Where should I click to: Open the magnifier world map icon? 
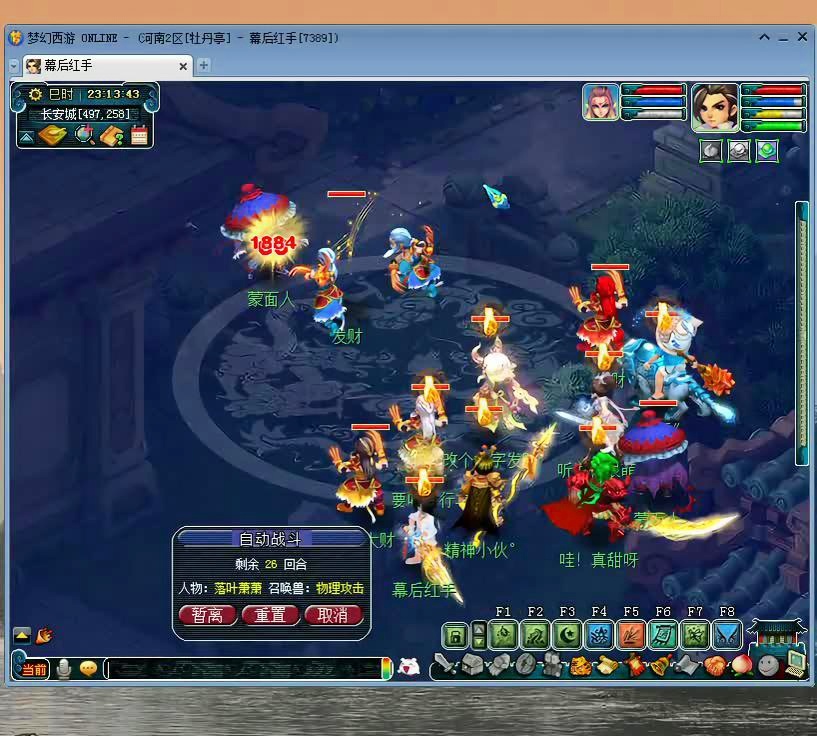click(85, 135)
